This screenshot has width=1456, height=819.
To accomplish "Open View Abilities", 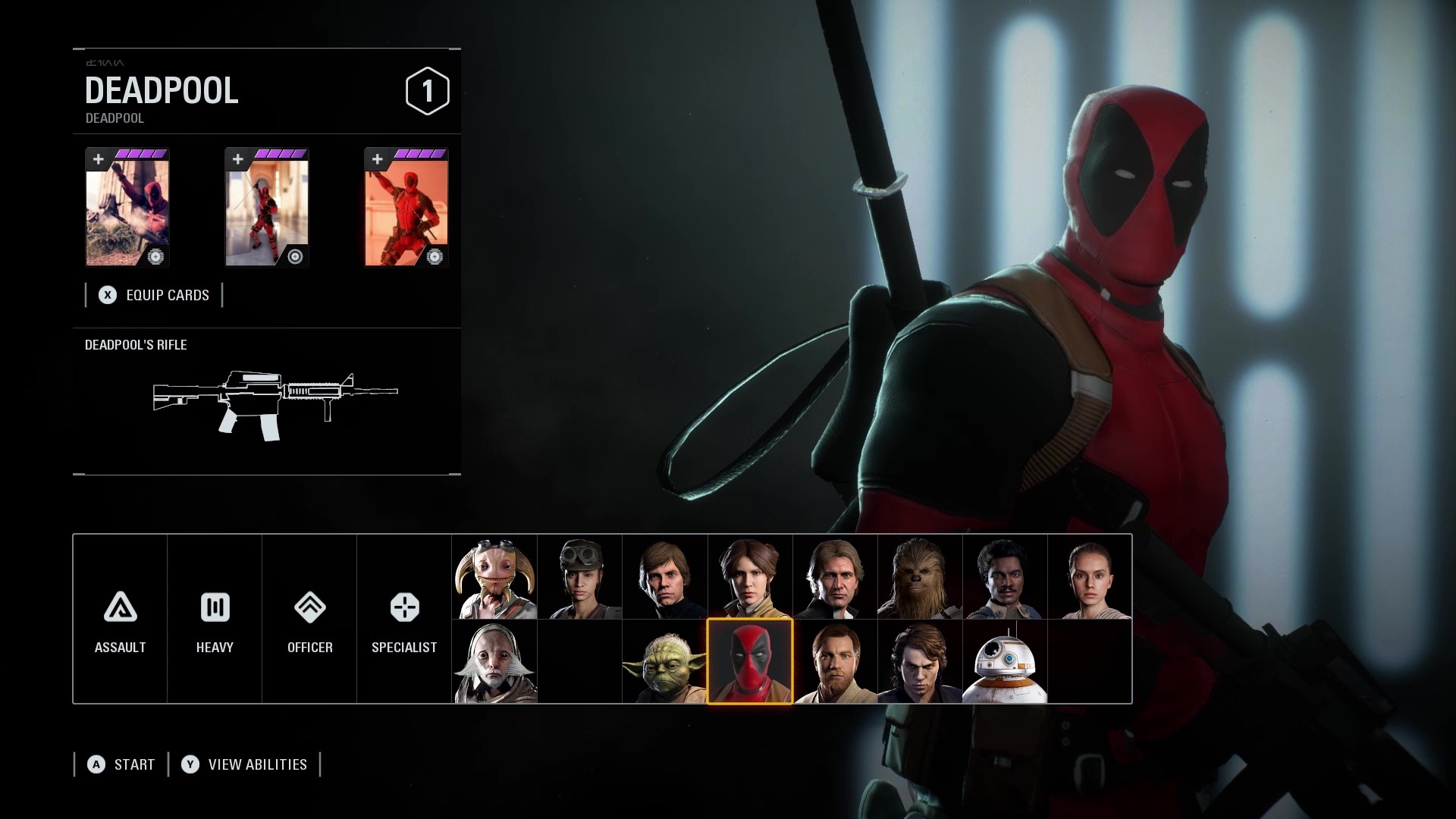I will point(244,764).
